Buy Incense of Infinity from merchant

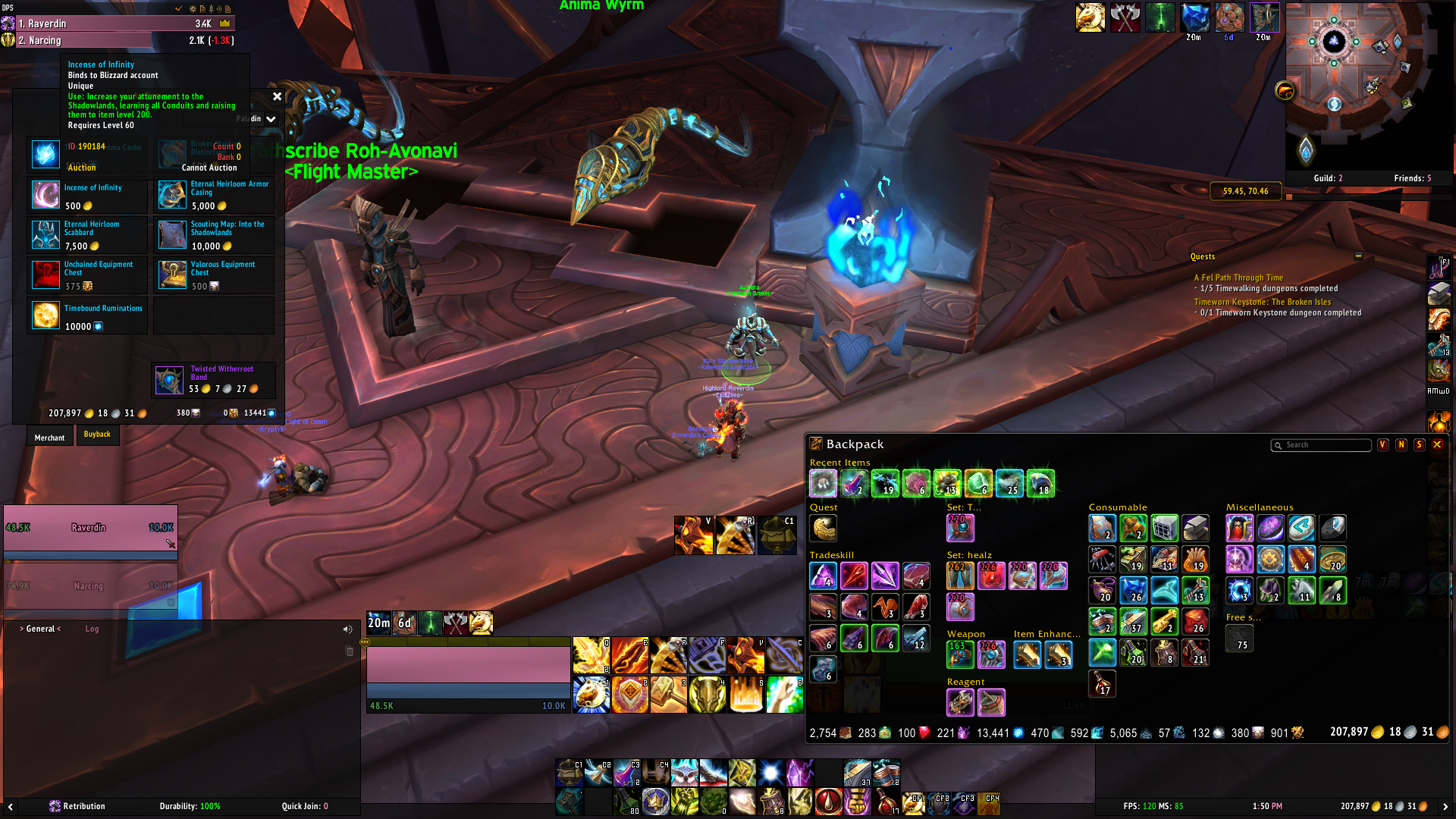coord(45,195)
